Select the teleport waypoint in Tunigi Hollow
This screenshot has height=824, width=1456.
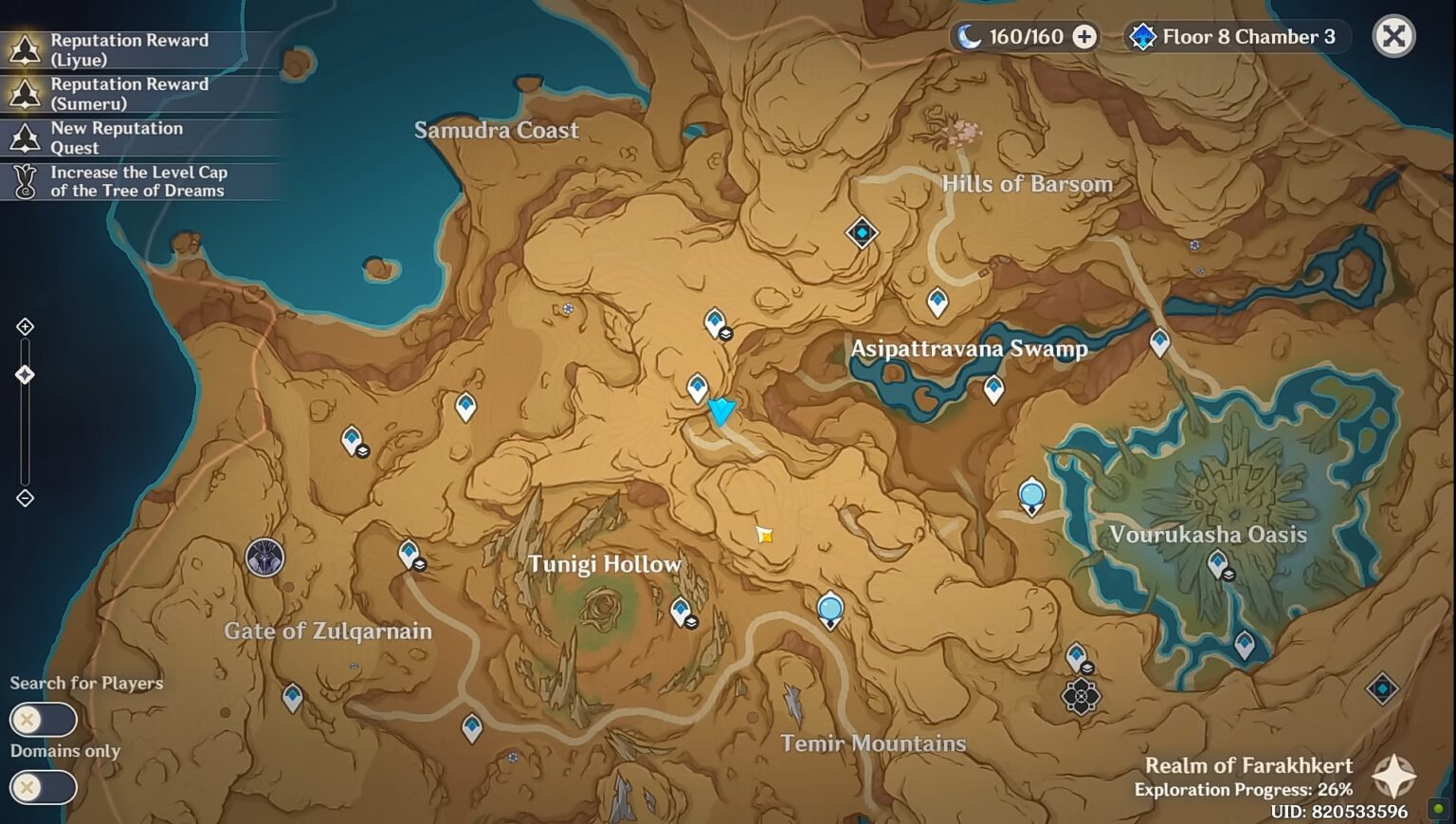tap(681, 611)
